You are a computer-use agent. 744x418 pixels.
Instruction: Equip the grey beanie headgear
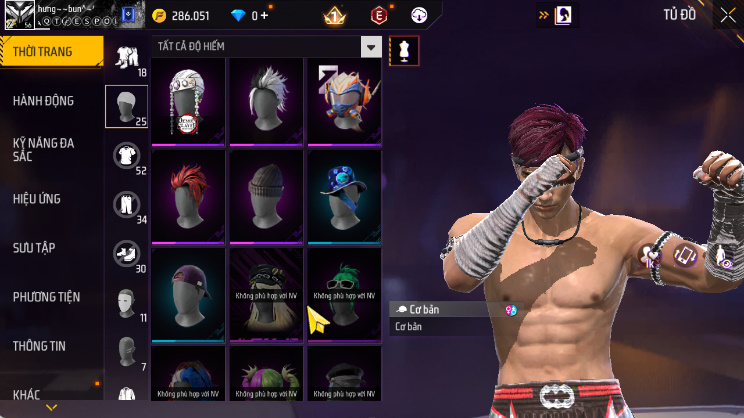click(x=266, y=194)
